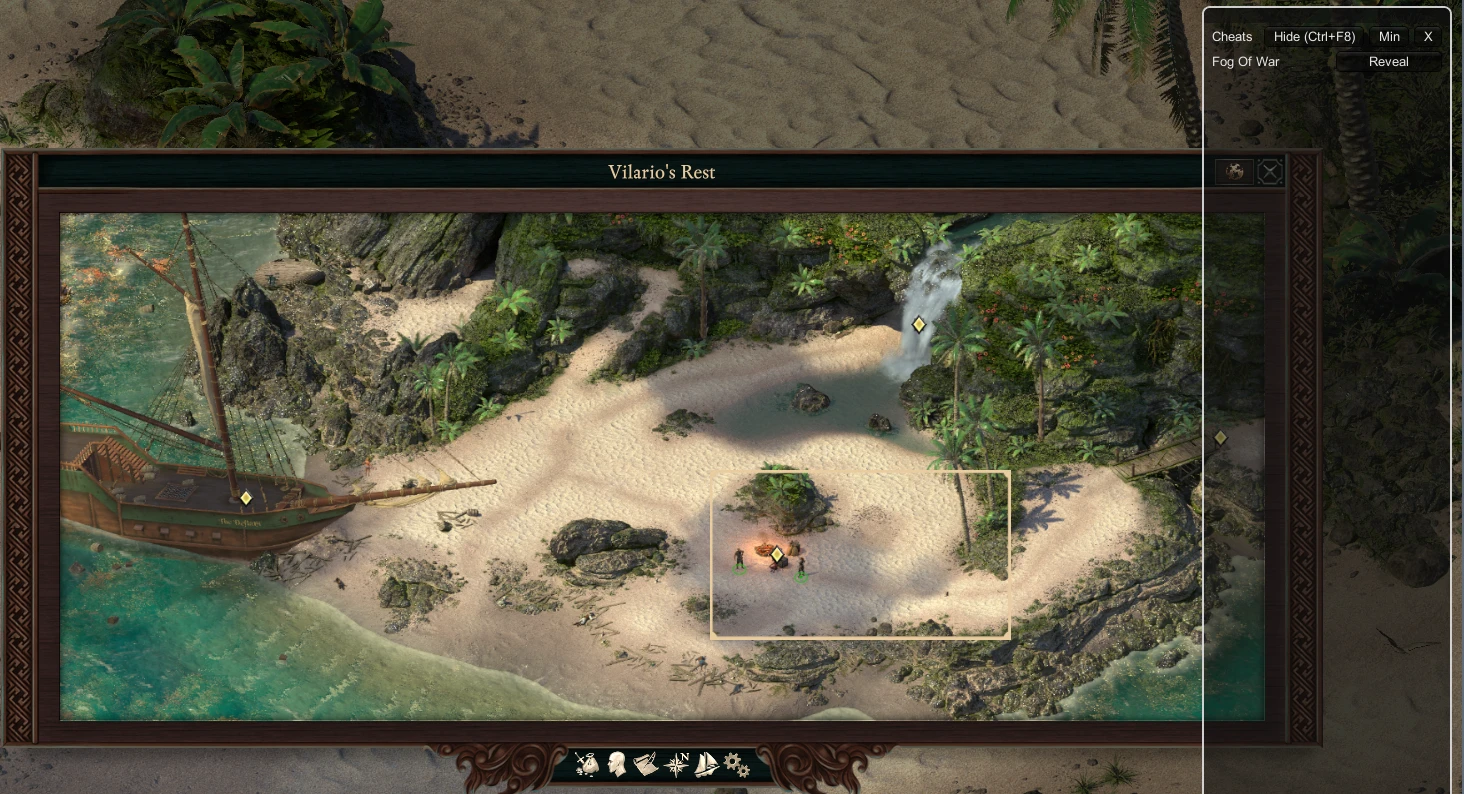Click the map marker on The Defiant

(245, 497)
